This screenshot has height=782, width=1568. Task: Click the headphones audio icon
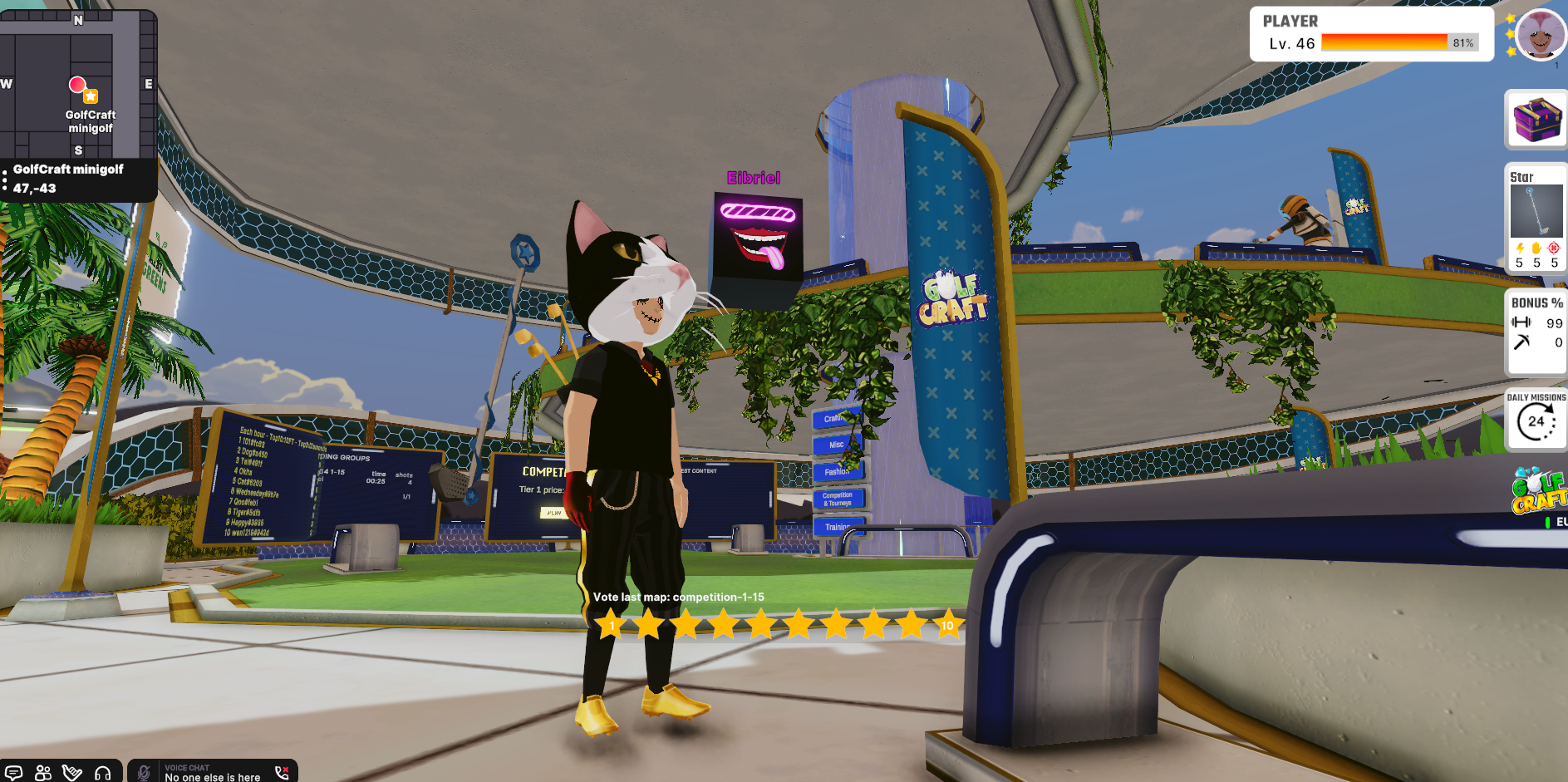103,773
